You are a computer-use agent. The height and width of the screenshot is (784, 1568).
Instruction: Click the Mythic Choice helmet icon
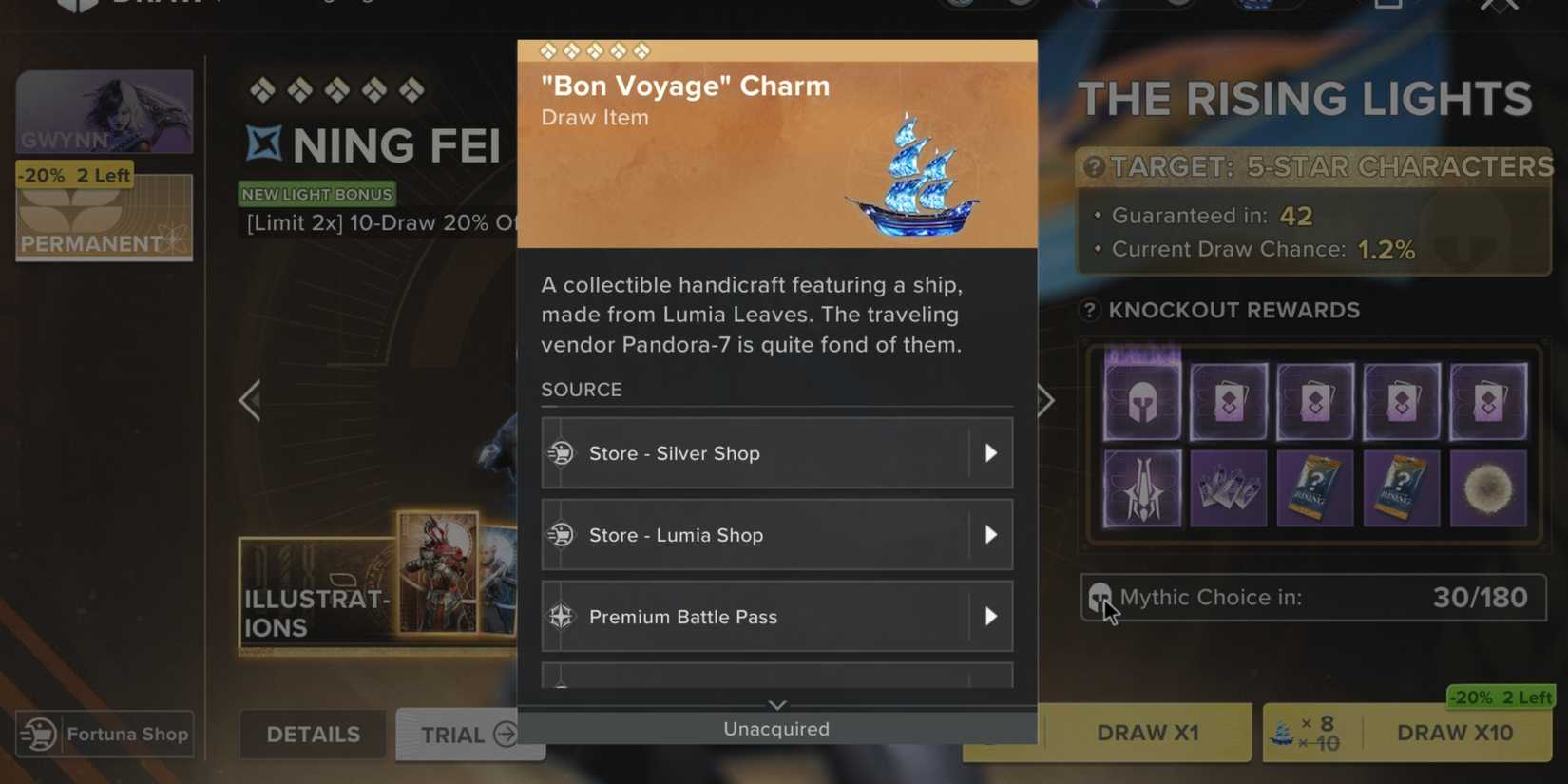pyautogui.click(x=1102, y=597)
